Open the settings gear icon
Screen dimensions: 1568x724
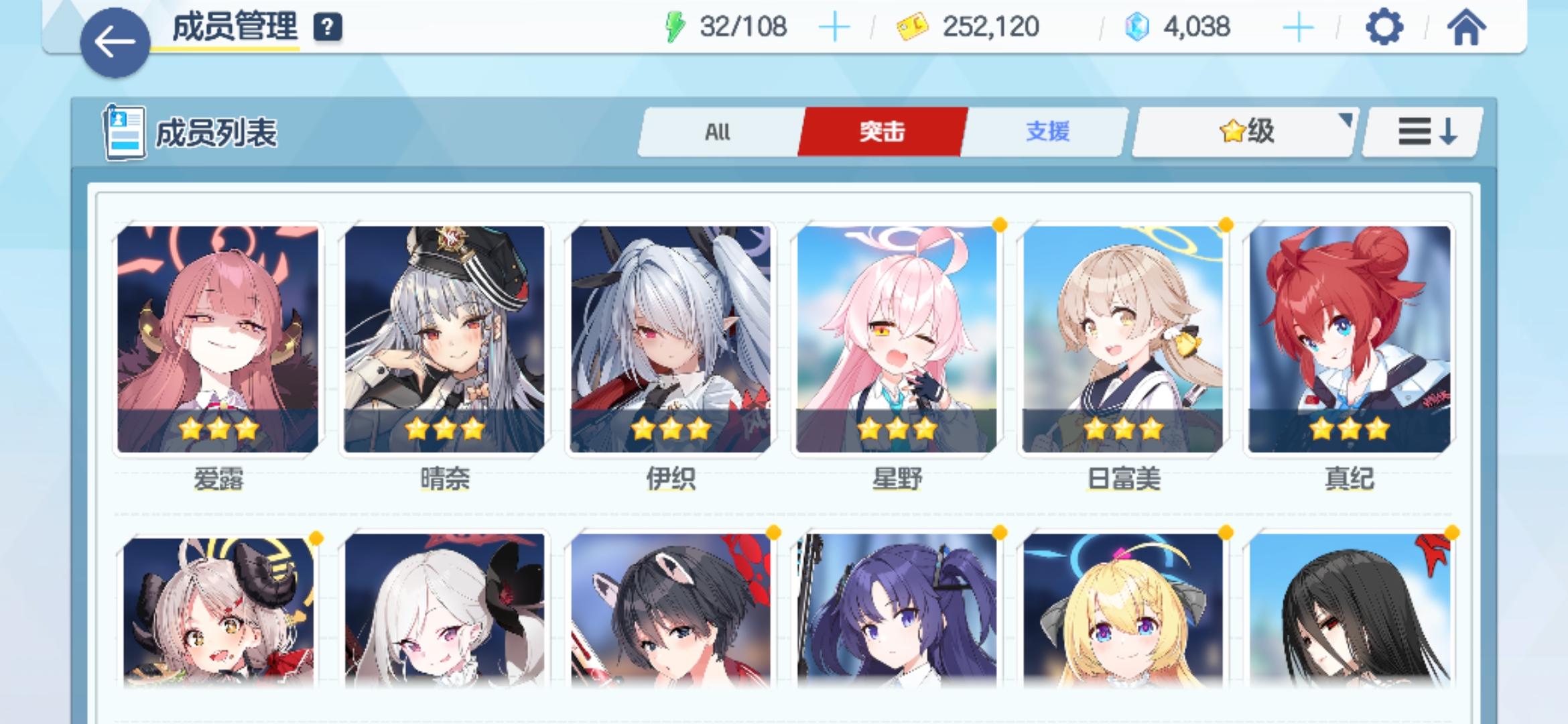click(x=1383, y=28)
